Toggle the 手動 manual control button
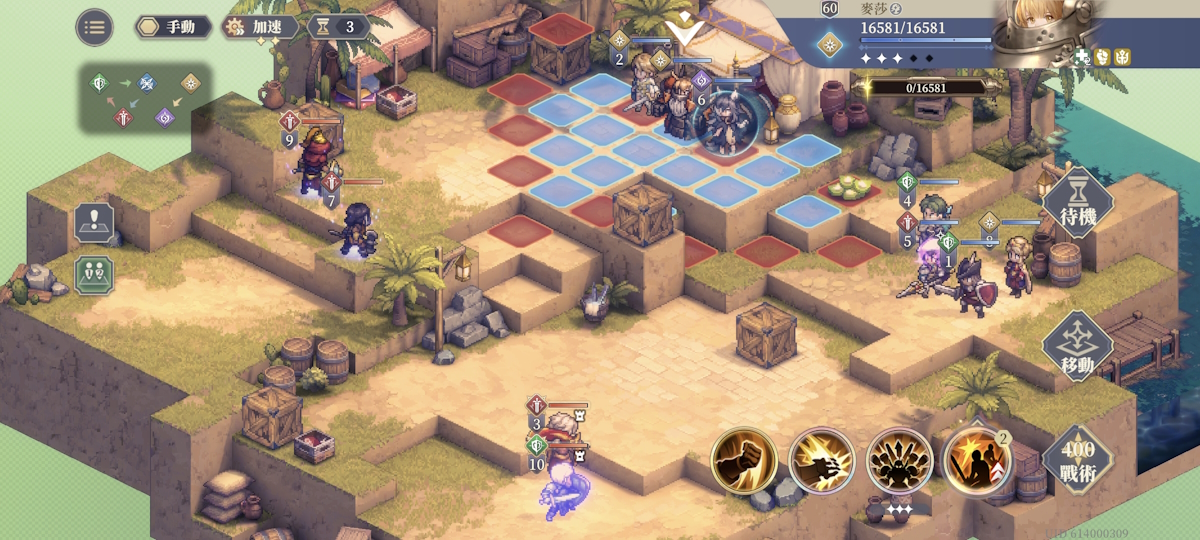 click(174, 27)
